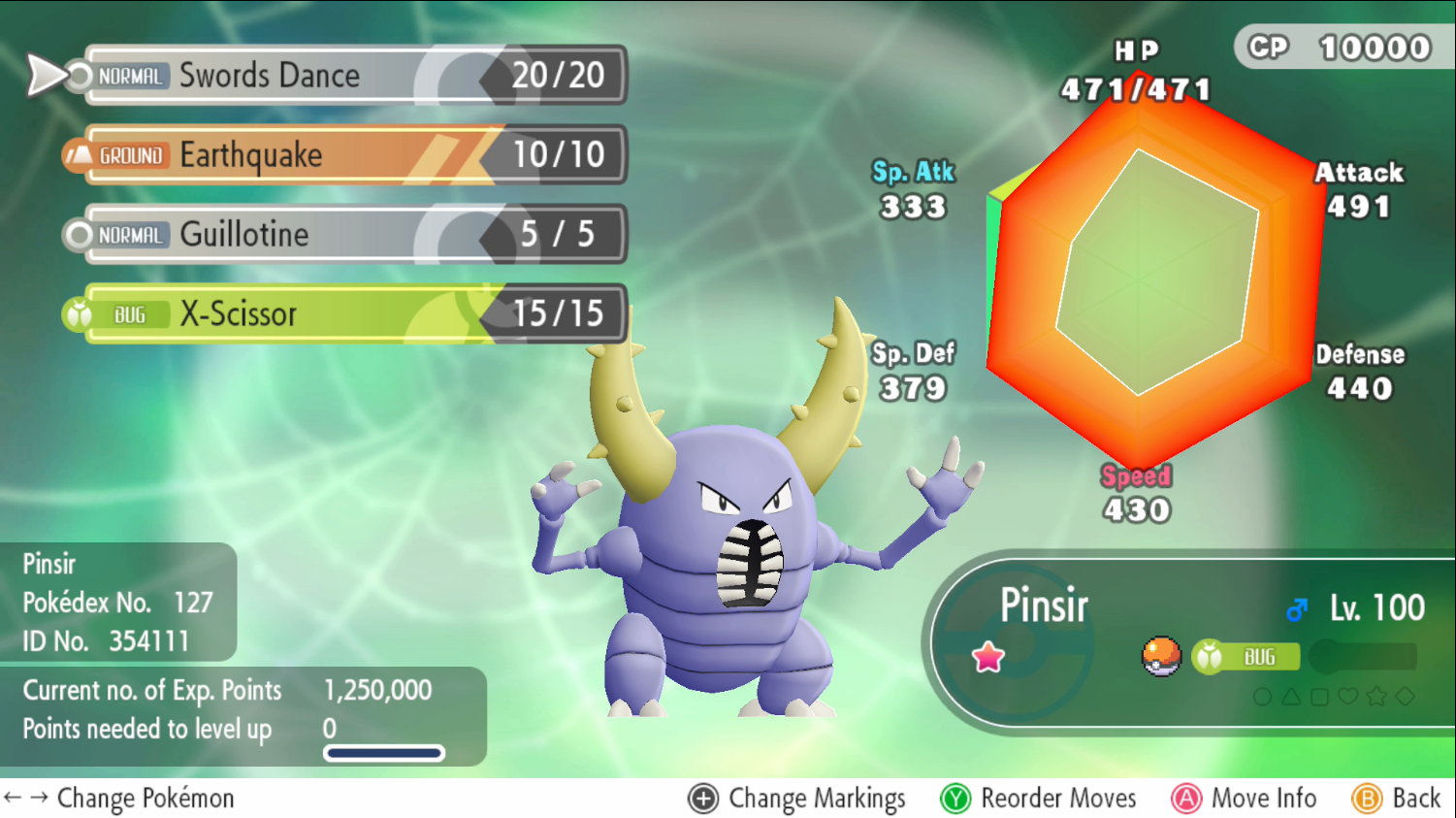Click the Y button icon for Reorder Moves

tap(955, 798)
